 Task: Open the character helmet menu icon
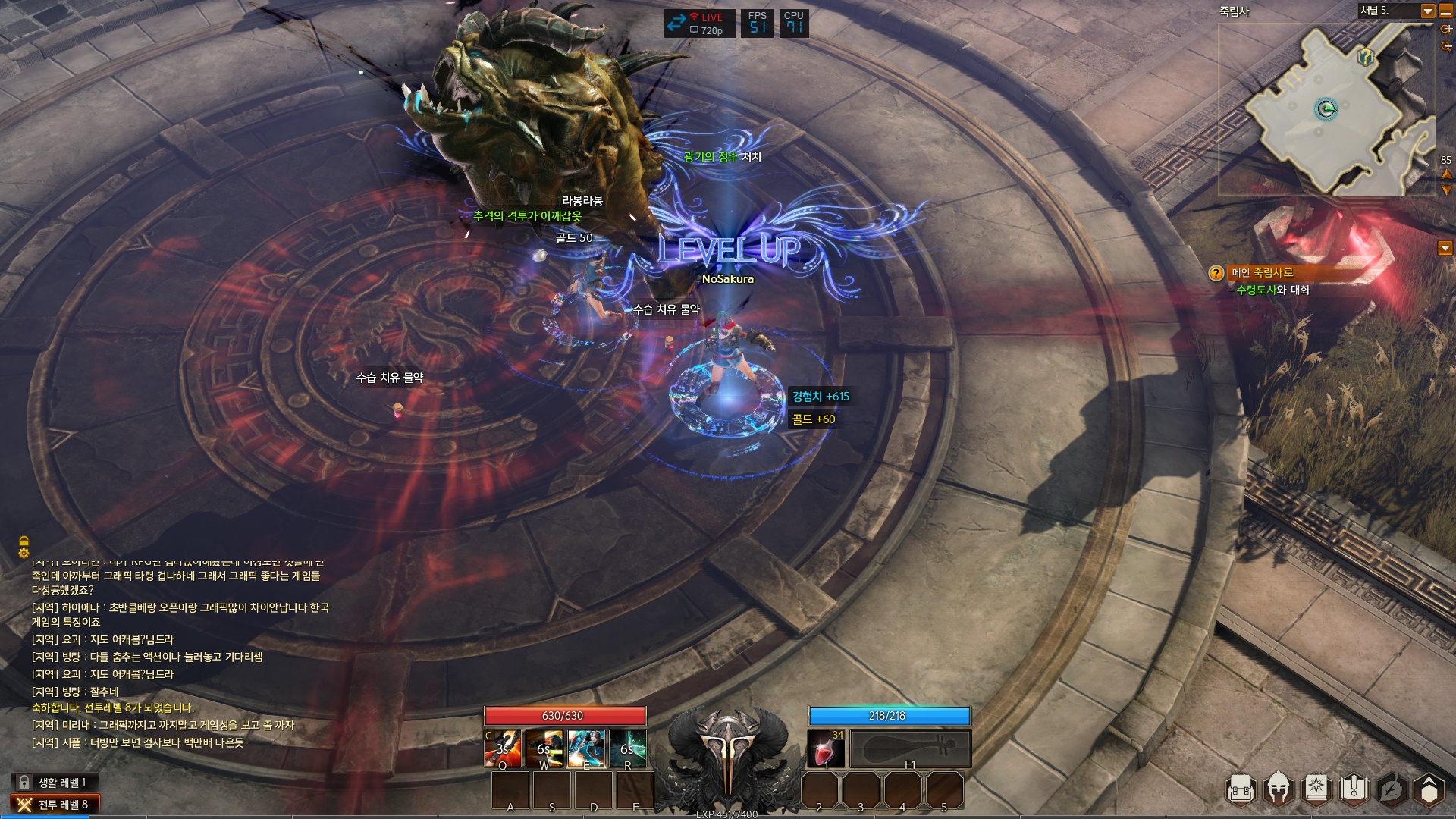[x=1279, y=790]
